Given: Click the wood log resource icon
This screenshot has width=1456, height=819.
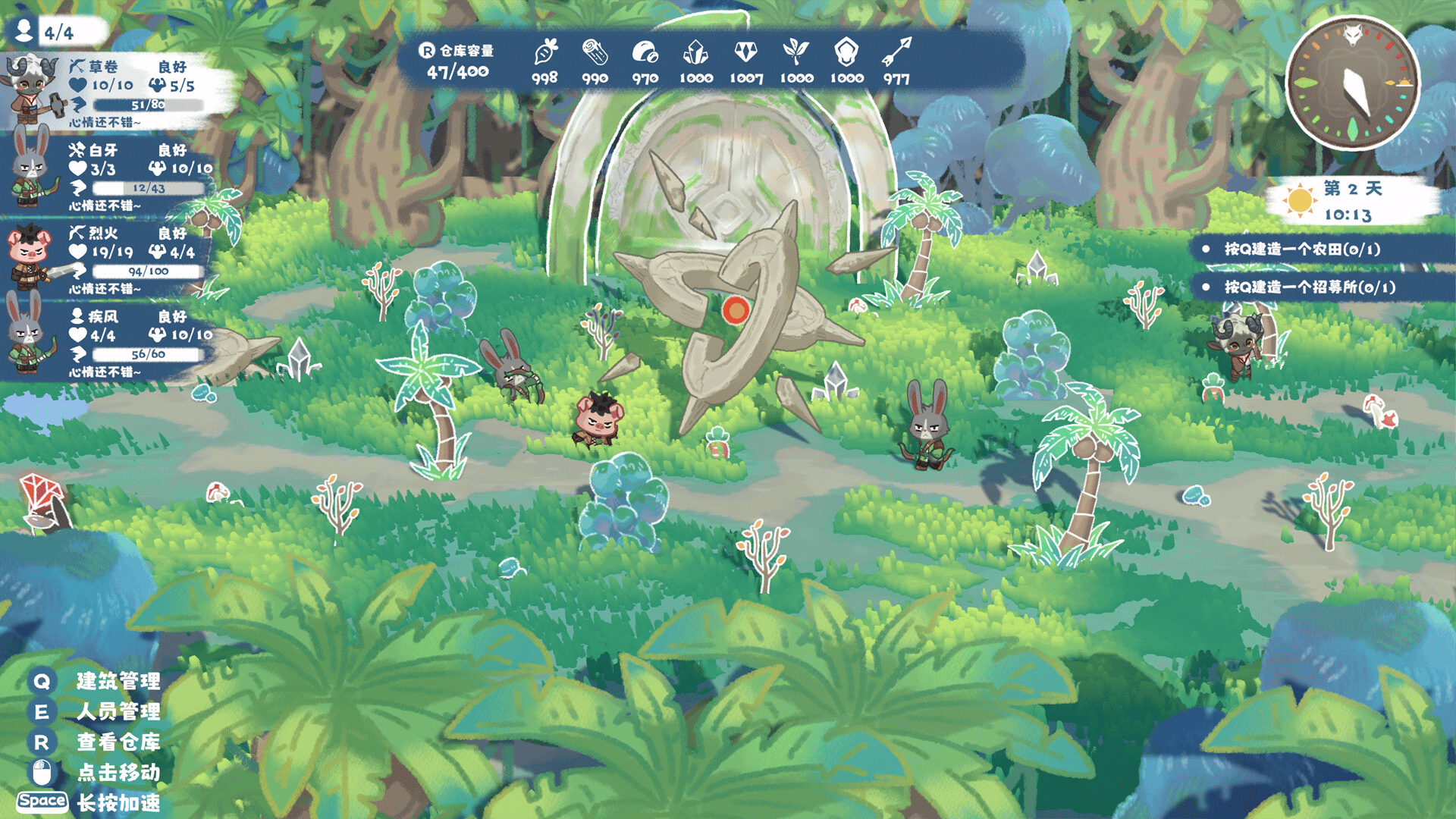Looking at the screenshot, I should (x=595, y=53).
